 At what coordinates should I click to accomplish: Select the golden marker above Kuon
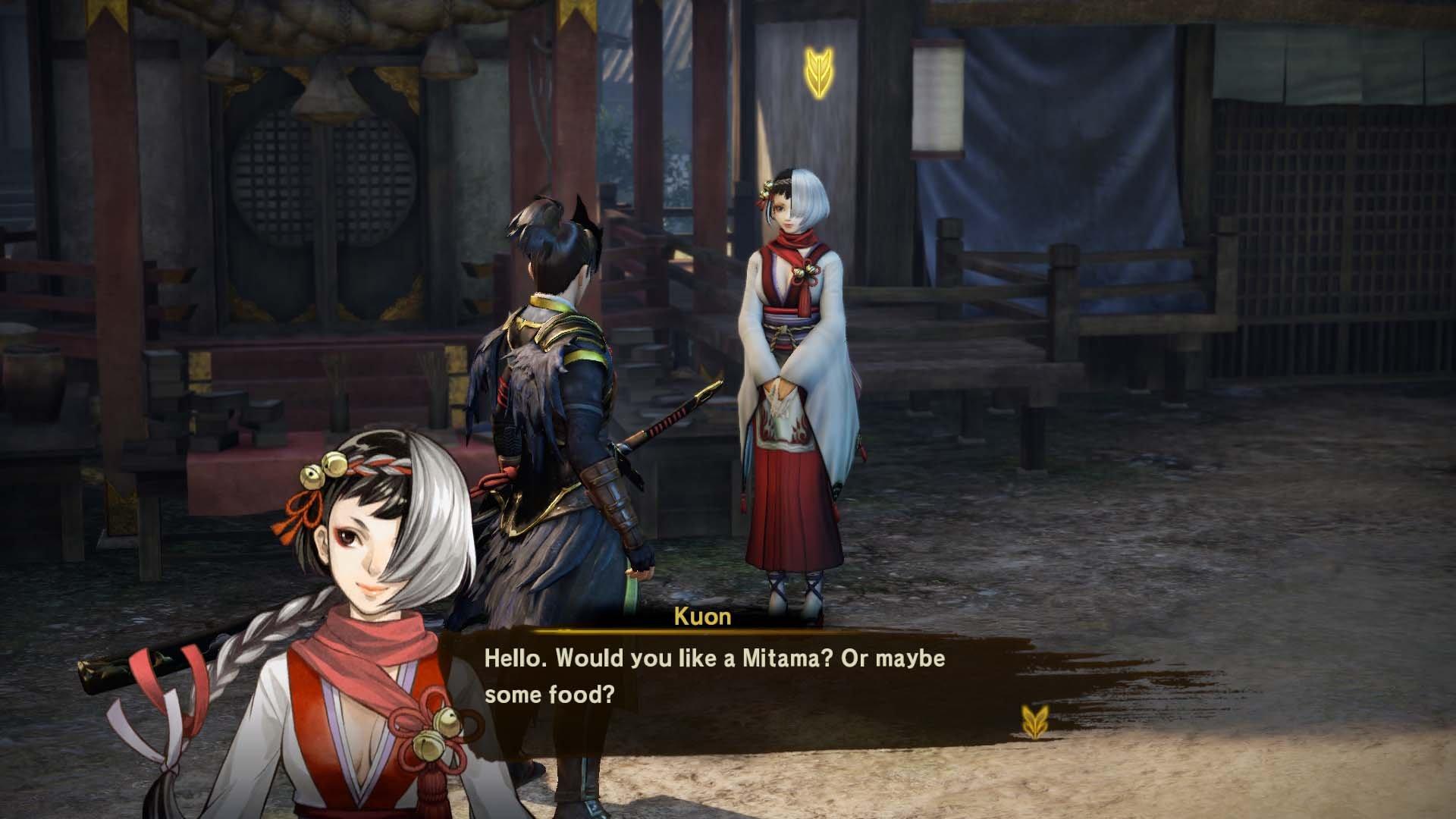(817, 73)
